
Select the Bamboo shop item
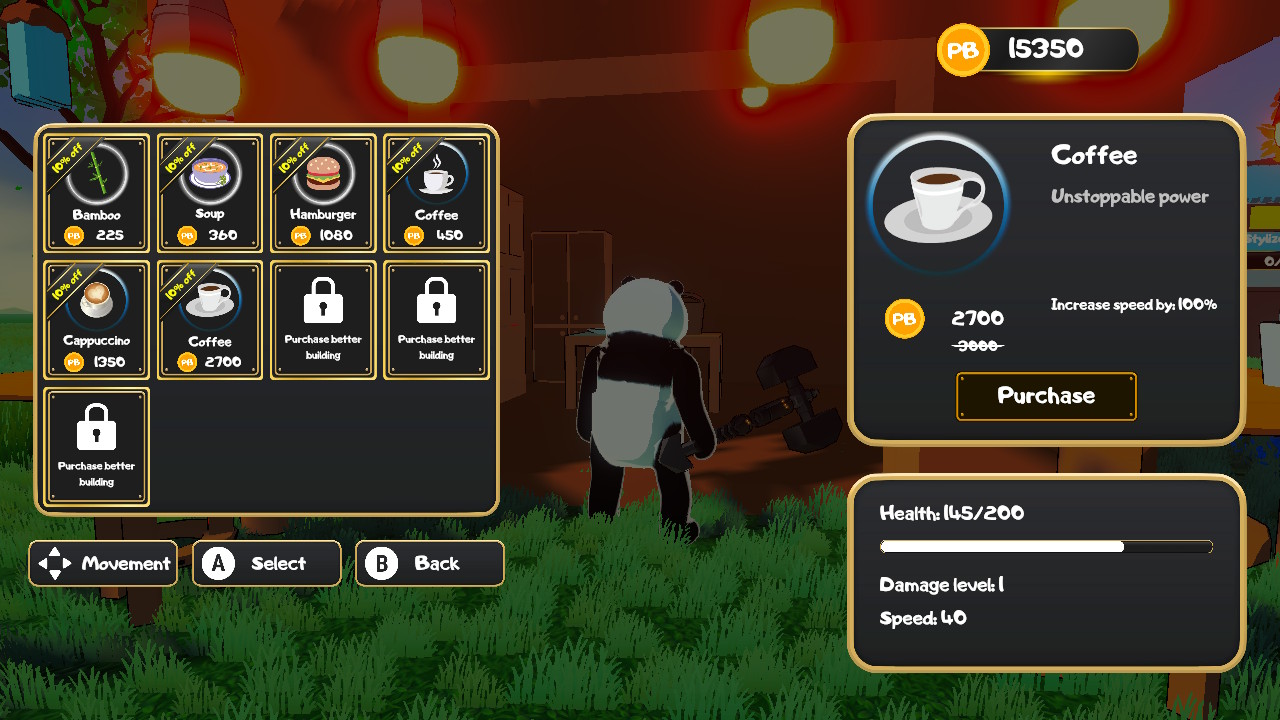[x=96, y=194]
